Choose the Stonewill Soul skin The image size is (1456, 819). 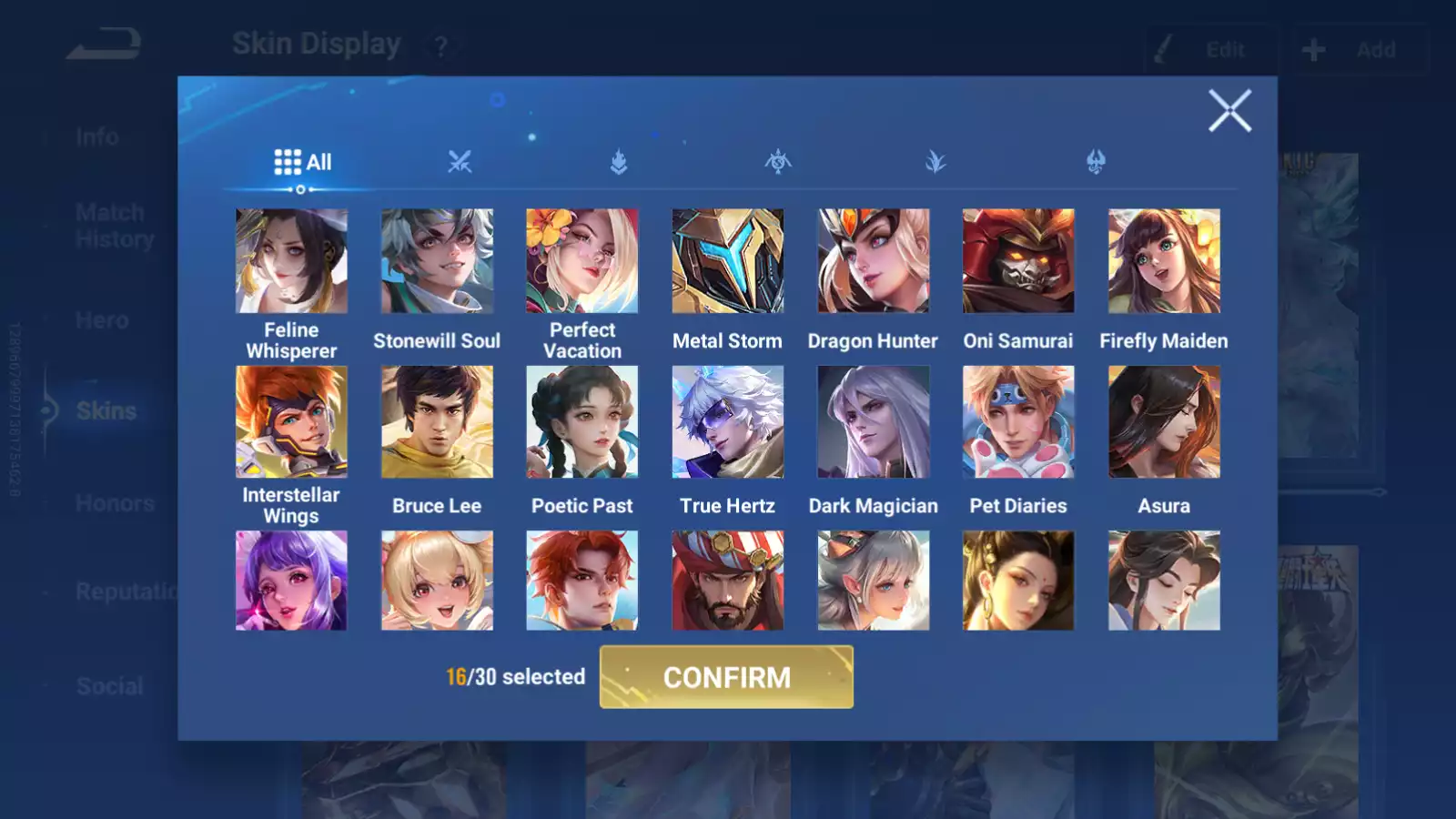tap(437, 261)
